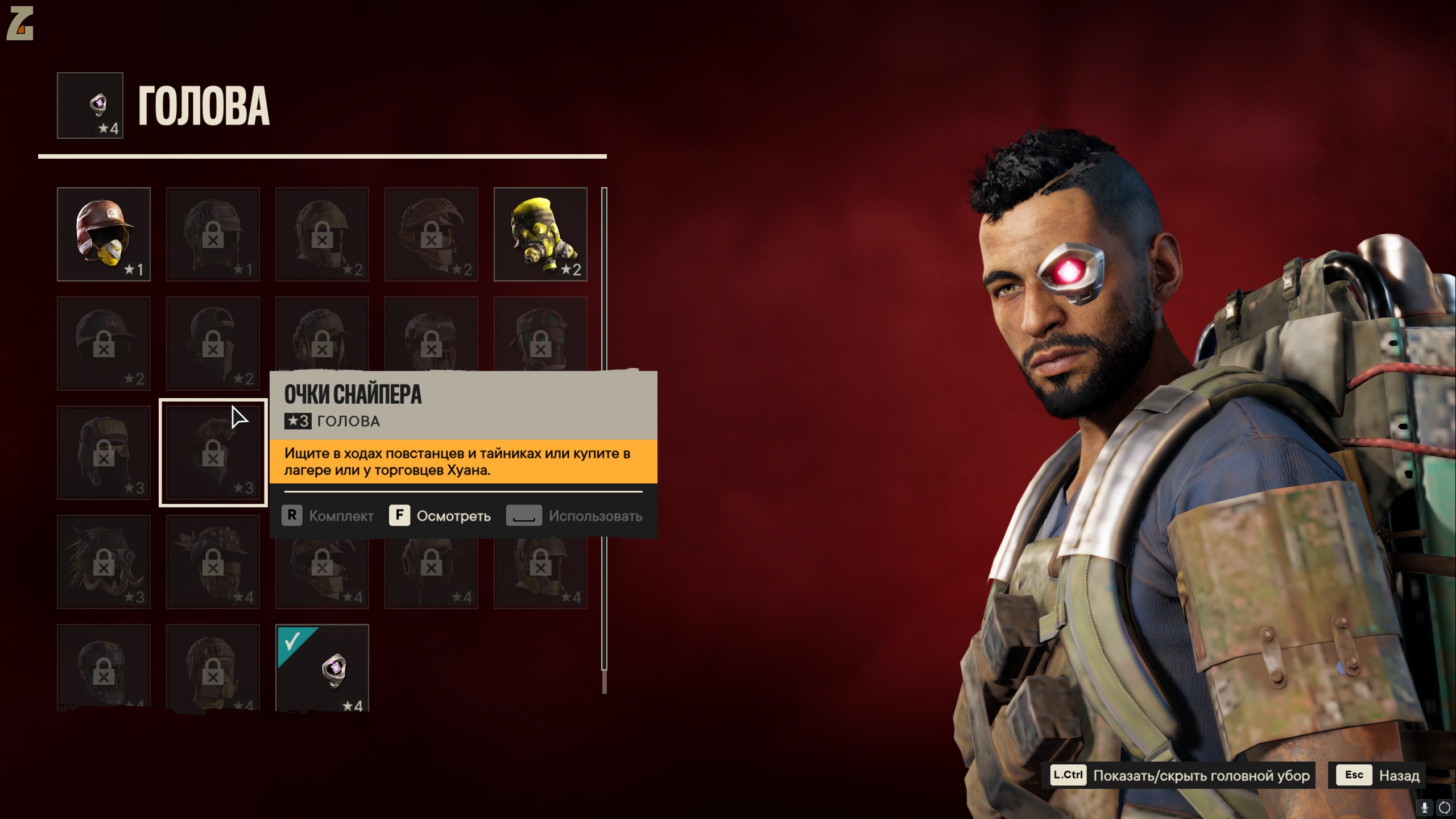The width and height of the screenshot is (1456, 819).
Task: Select the locked tusked mask headgear
Action: (x=104, y=562)
